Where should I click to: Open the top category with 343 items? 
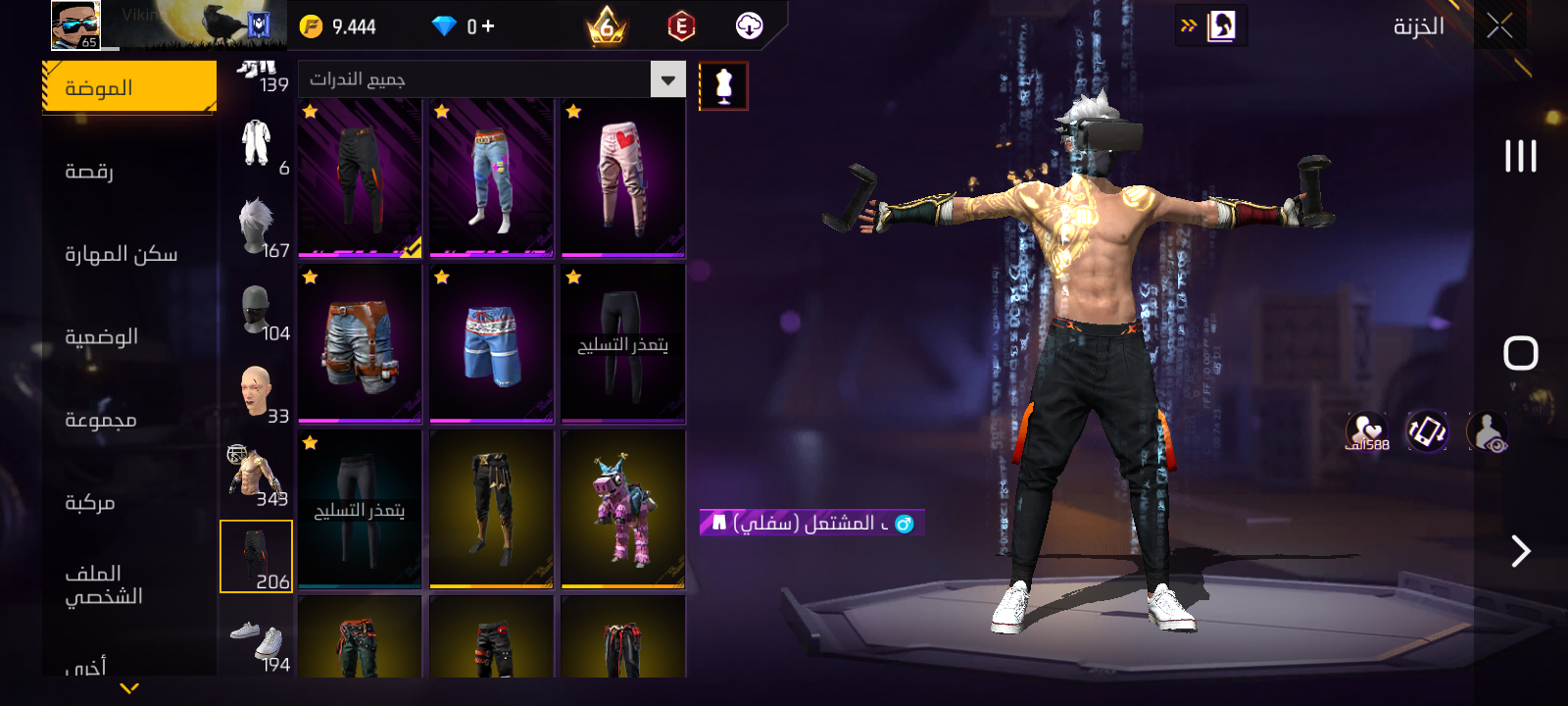point(257,476)
